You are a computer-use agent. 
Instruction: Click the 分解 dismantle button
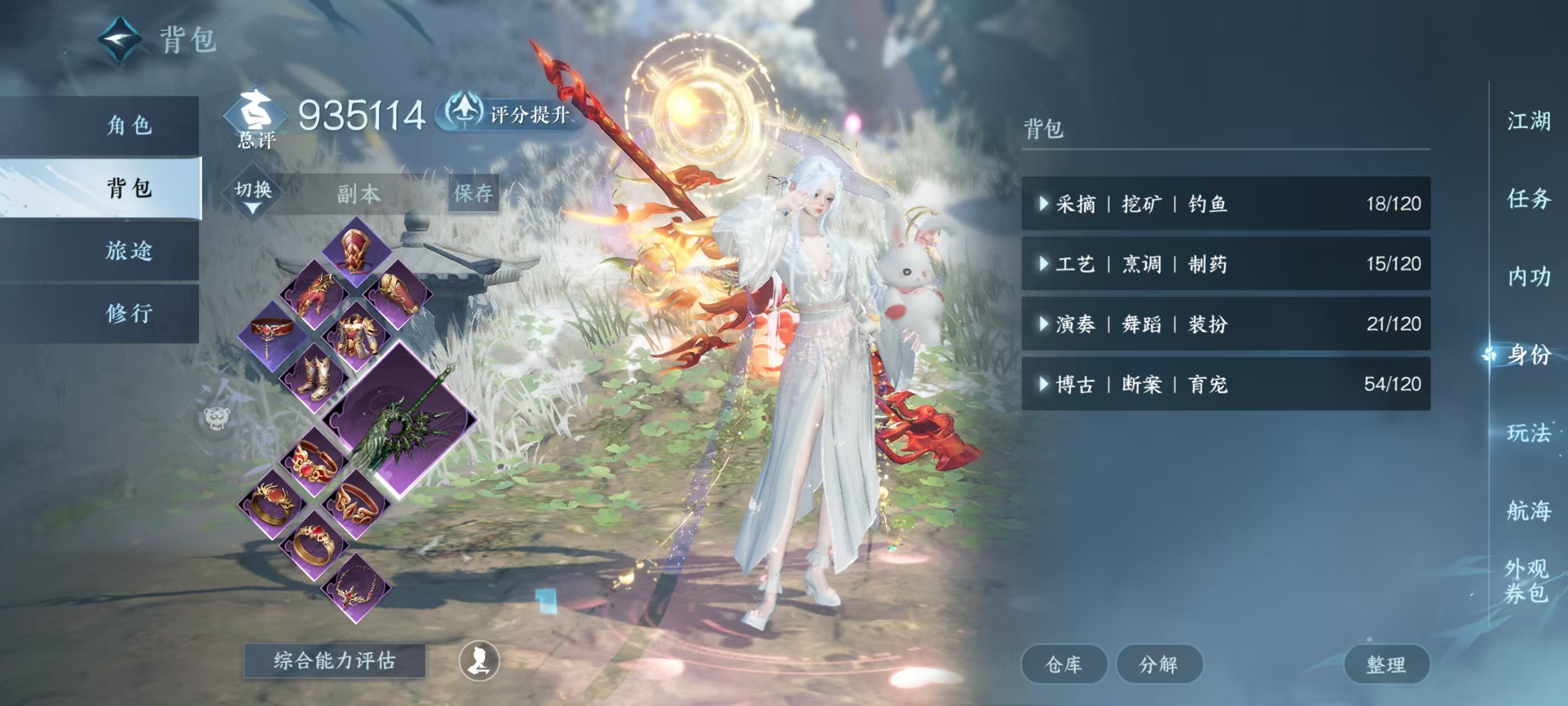pos(1158,664)
